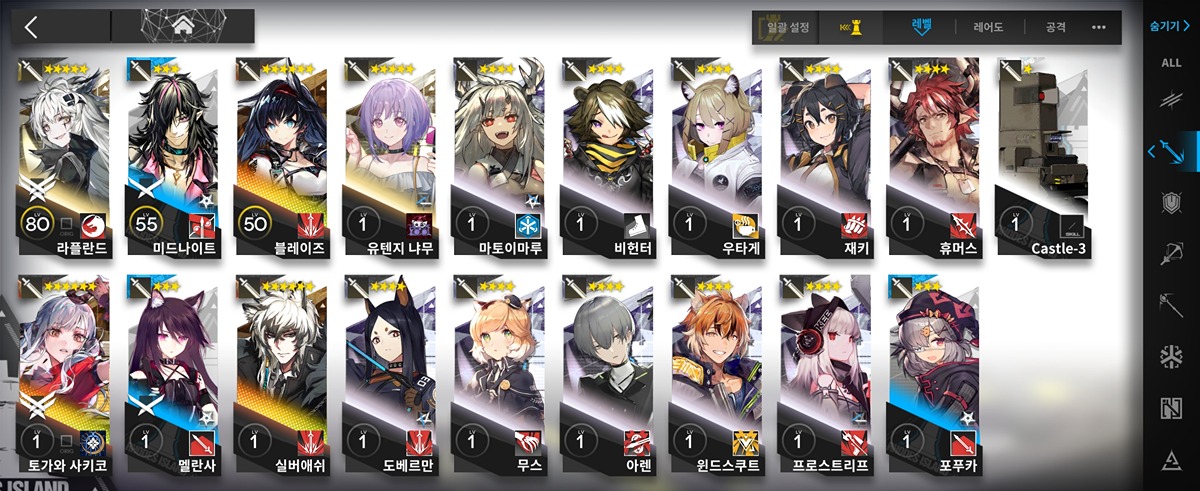Select the 실버애쉬 operator card
This screenshot has height=491, width=1200.
pyautogui.click(x=283, y=370)
